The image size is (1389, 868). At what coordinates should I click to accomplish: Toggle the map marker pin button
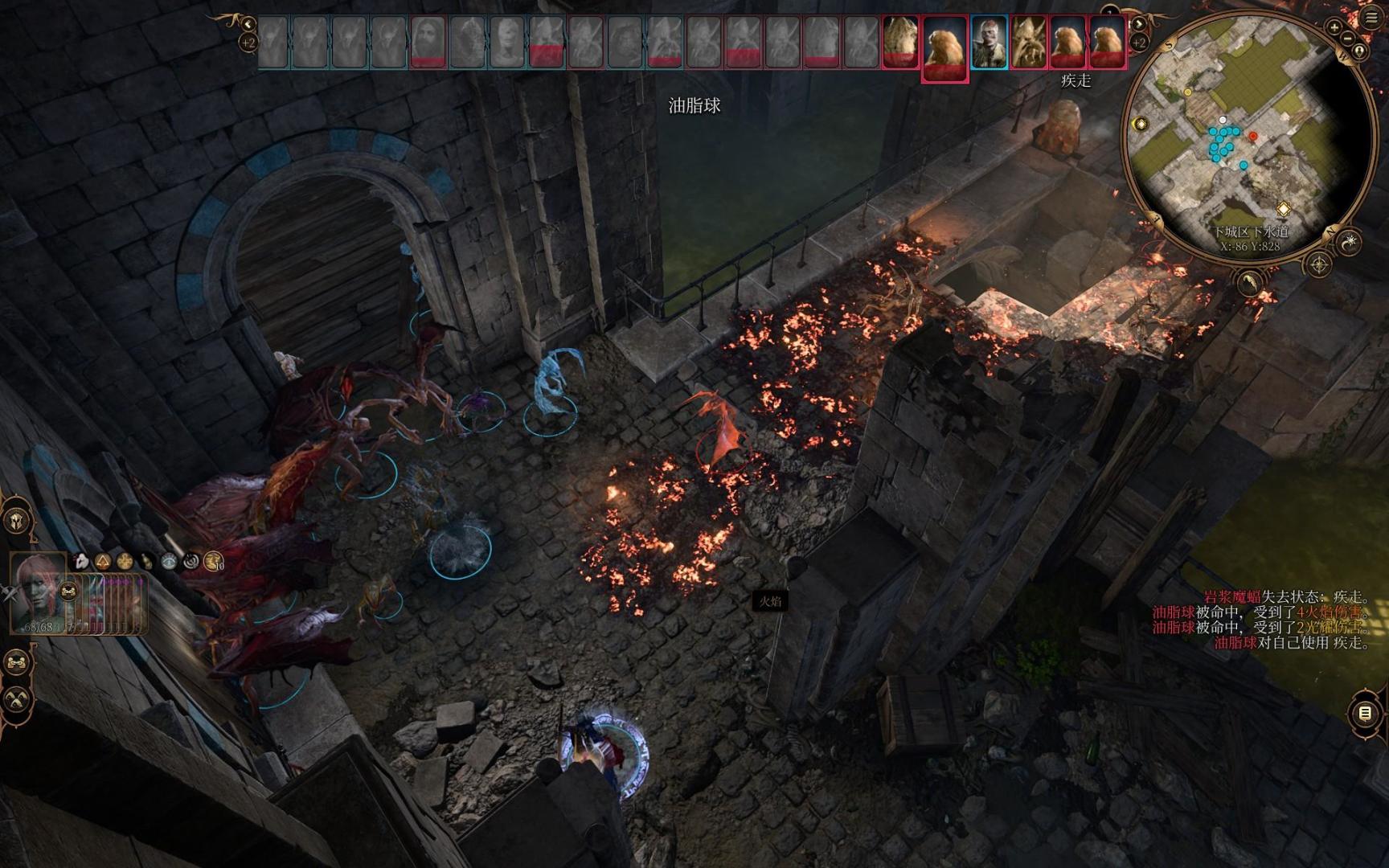1359,52
